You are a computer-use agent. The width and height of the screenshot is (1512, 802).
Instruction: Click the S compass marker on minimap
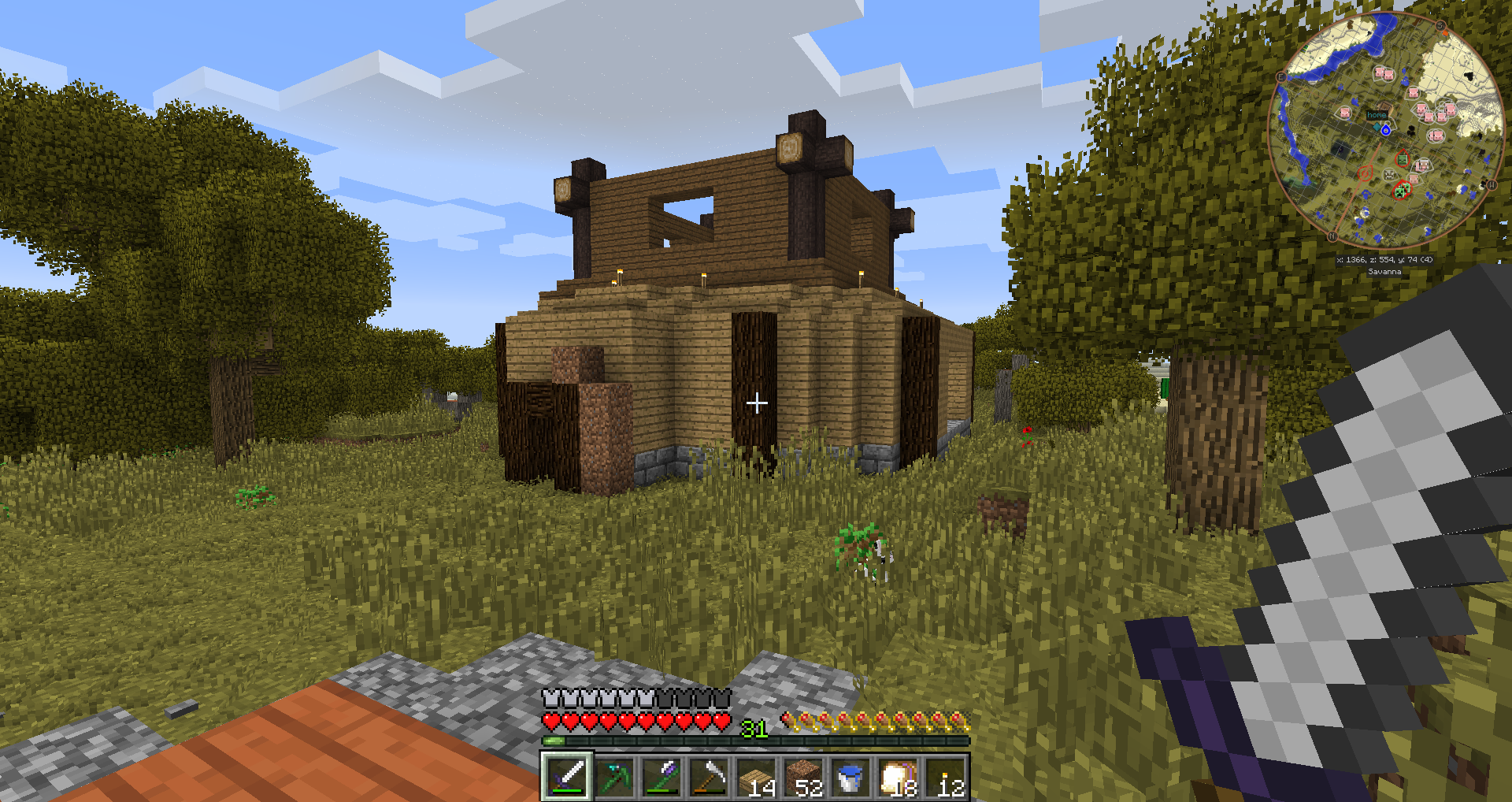pos(1440,26)
